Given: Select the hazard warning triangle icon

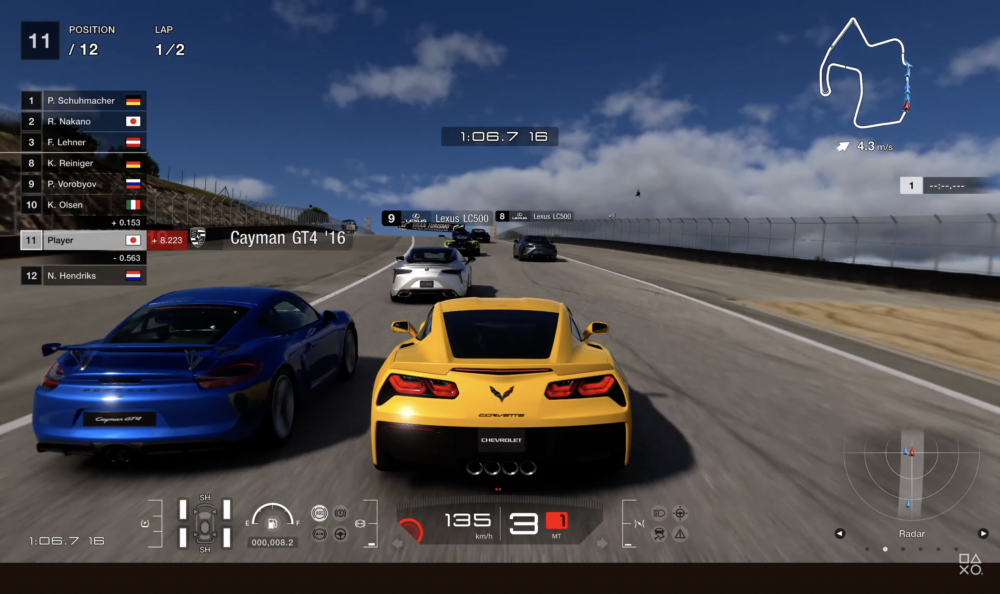Looking at the screenshot, I should [x=680, y=535].
